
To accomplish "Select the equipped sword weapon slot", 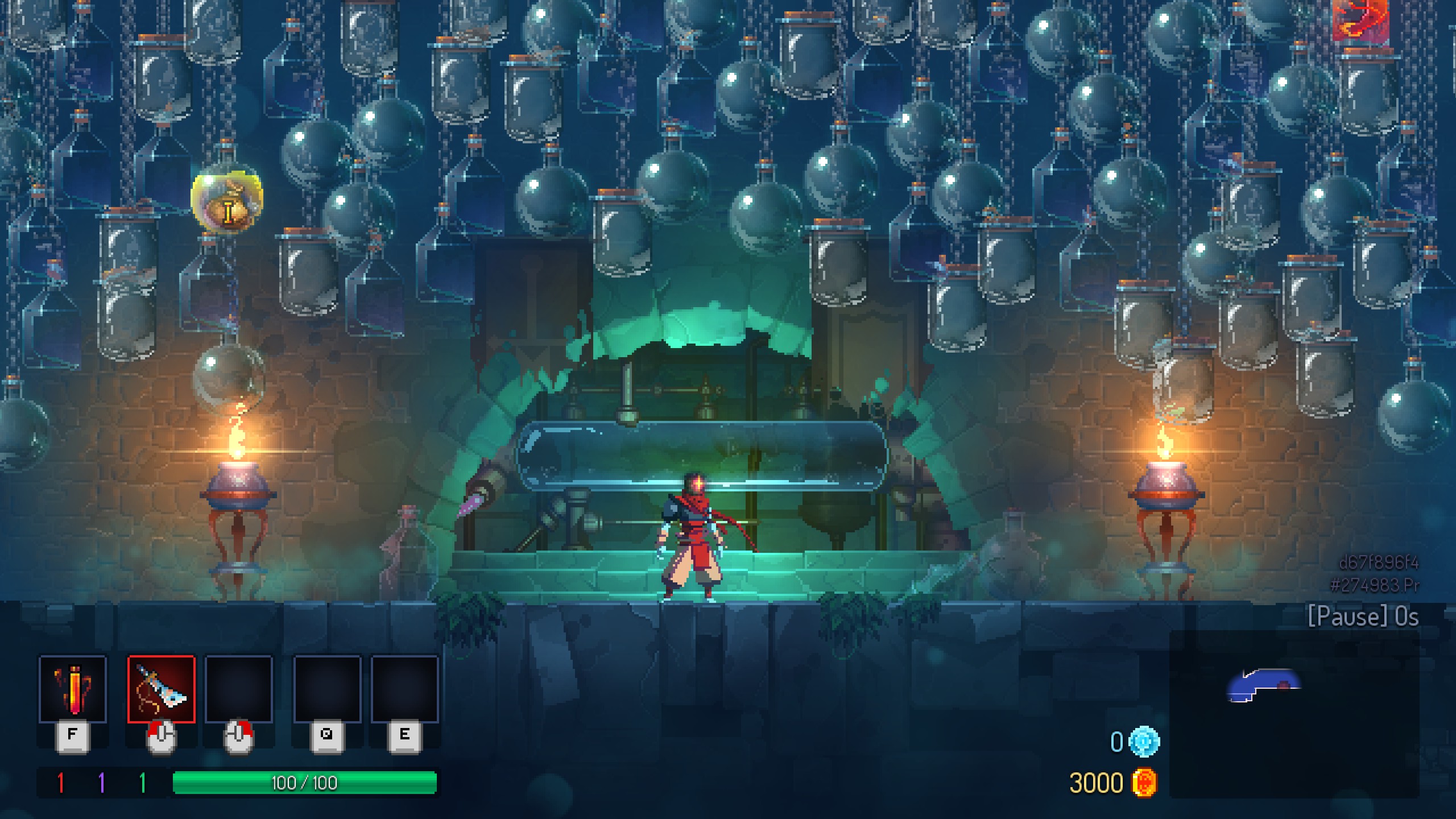I will pos(162,689).
